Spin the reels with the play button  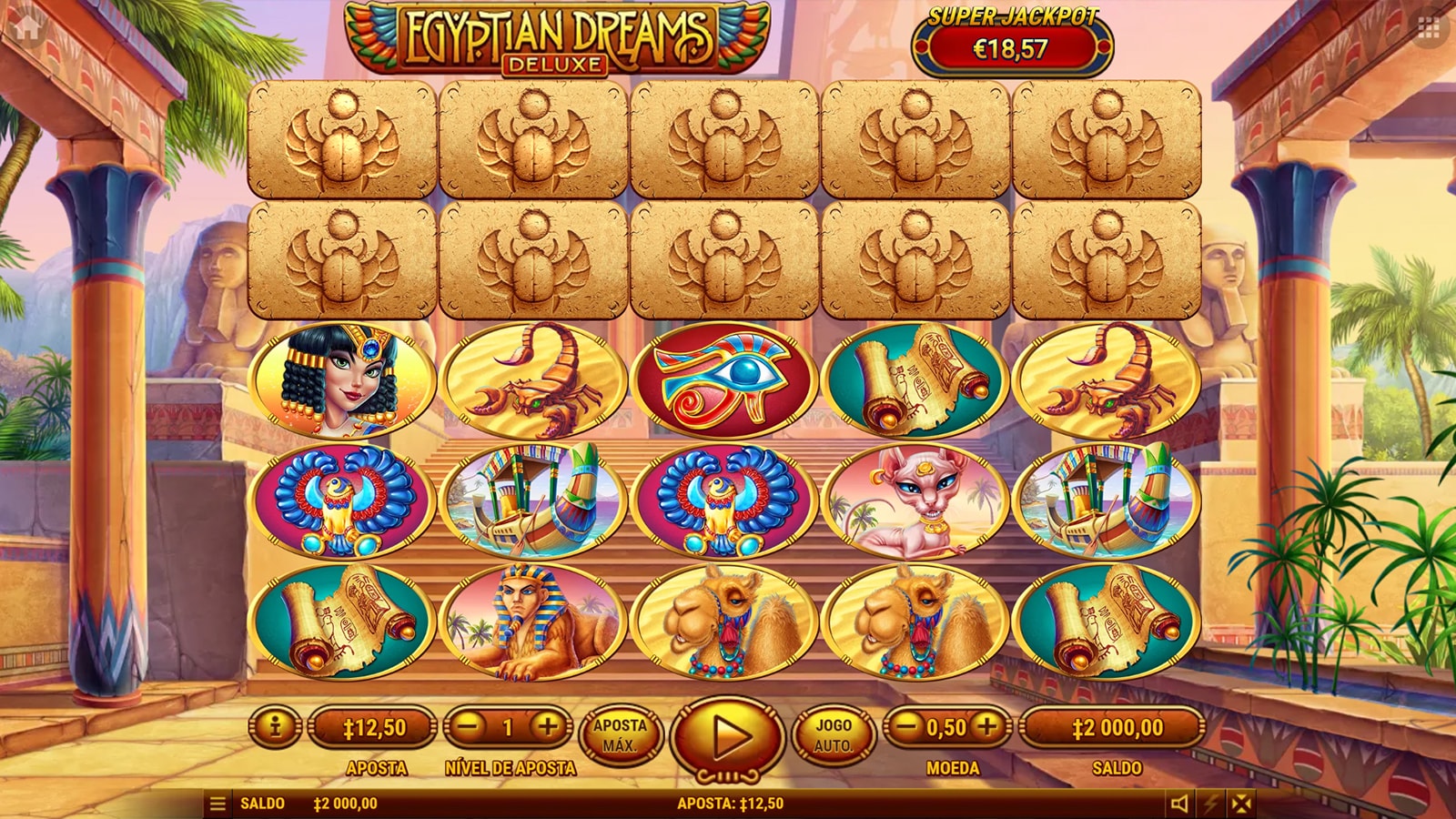(726, 735)
